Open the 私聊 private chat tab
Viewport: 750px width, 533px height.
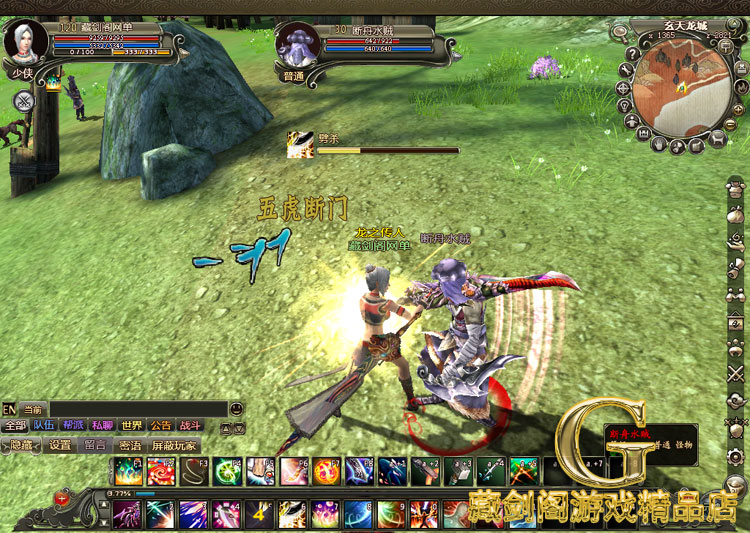tap(102, 425)
